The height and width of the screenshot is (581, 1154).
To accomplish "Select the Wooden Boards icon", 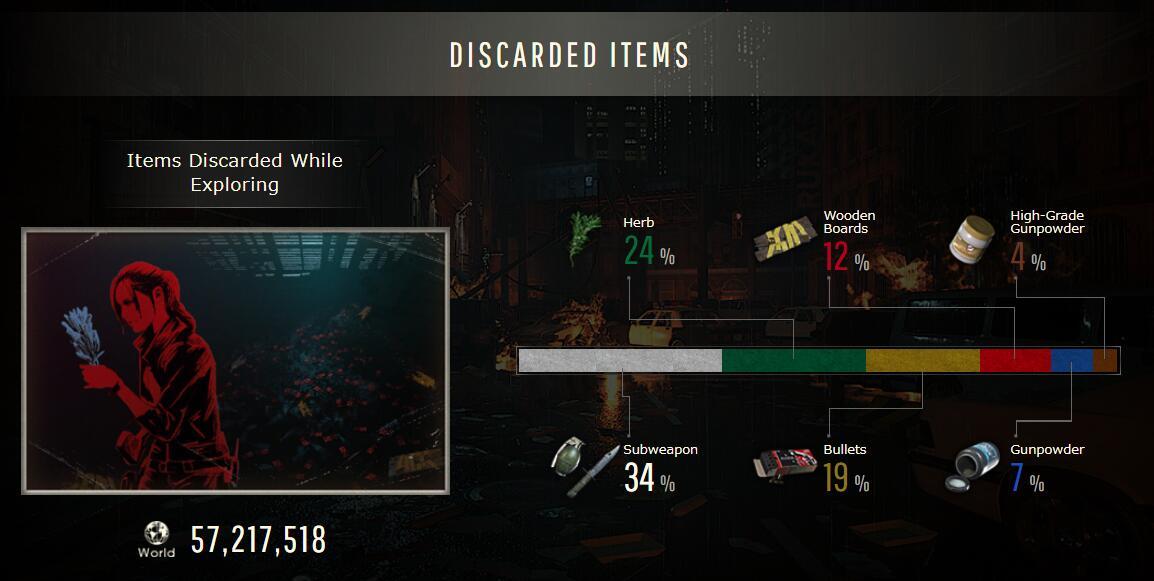I will pyautogui.click(x=786, y=239).
